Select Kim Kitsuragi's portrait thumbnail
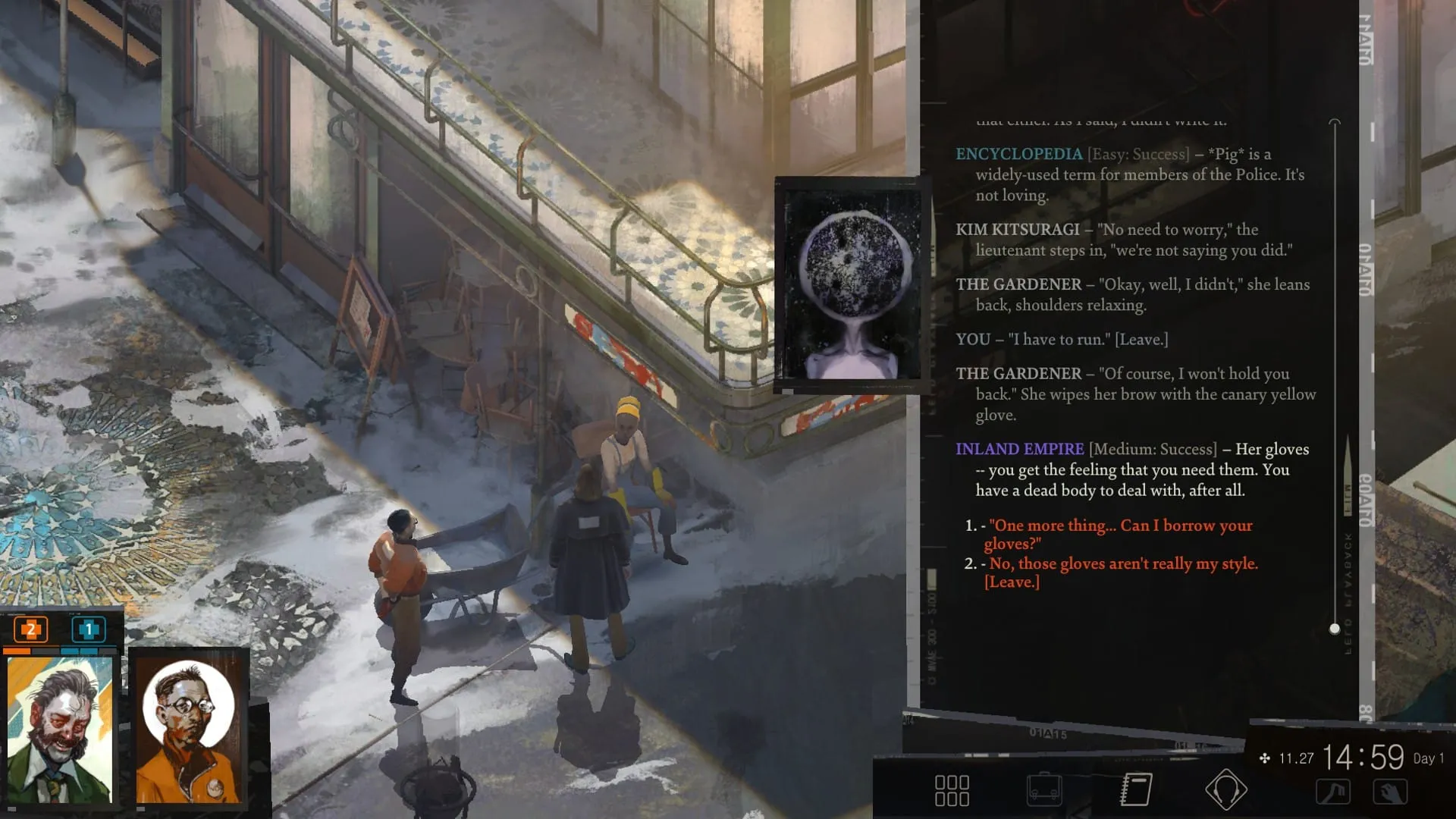Screen dimensions: 1456x819 point(187,728)
